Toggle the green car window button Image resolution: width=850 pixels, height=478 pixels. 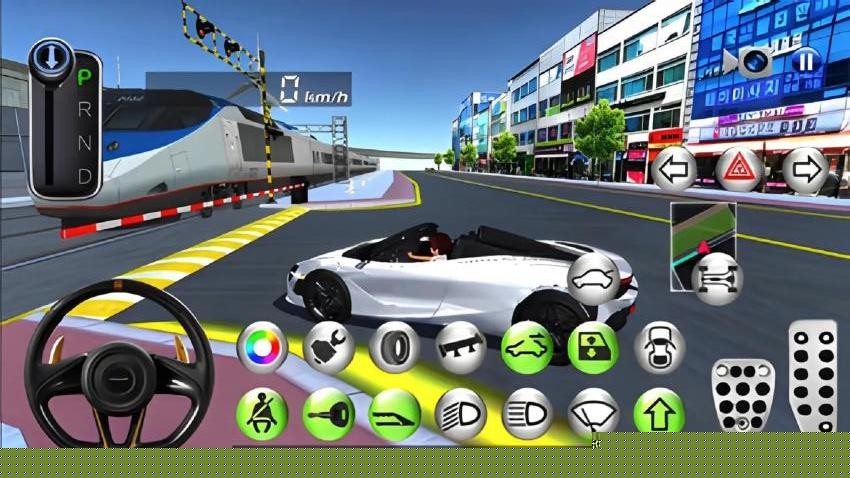tap(592, 347)
